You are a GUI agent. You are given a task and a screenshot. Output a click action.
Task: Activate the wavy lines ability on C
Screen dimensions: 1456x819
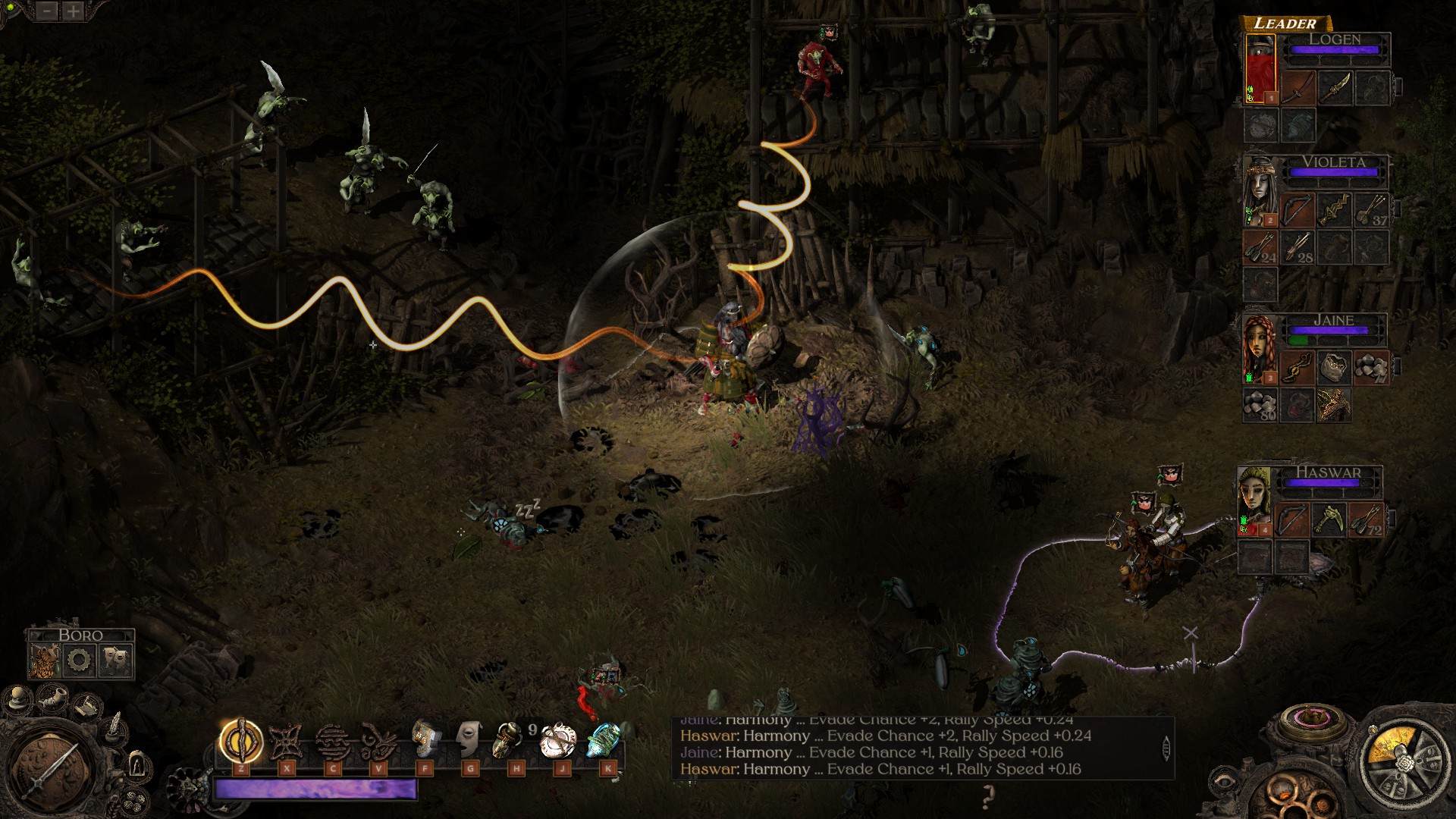pyautogui.click(x=332, y=741)
